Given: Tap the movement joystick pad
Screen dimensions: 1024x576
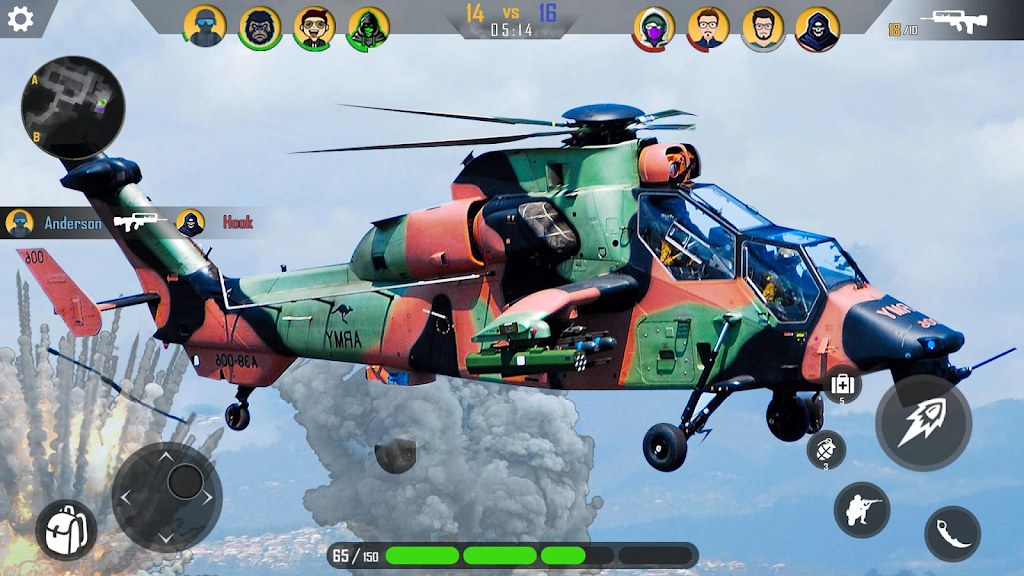Looking at the screenshot, I should pyautogui.click(x=167, y=496).
